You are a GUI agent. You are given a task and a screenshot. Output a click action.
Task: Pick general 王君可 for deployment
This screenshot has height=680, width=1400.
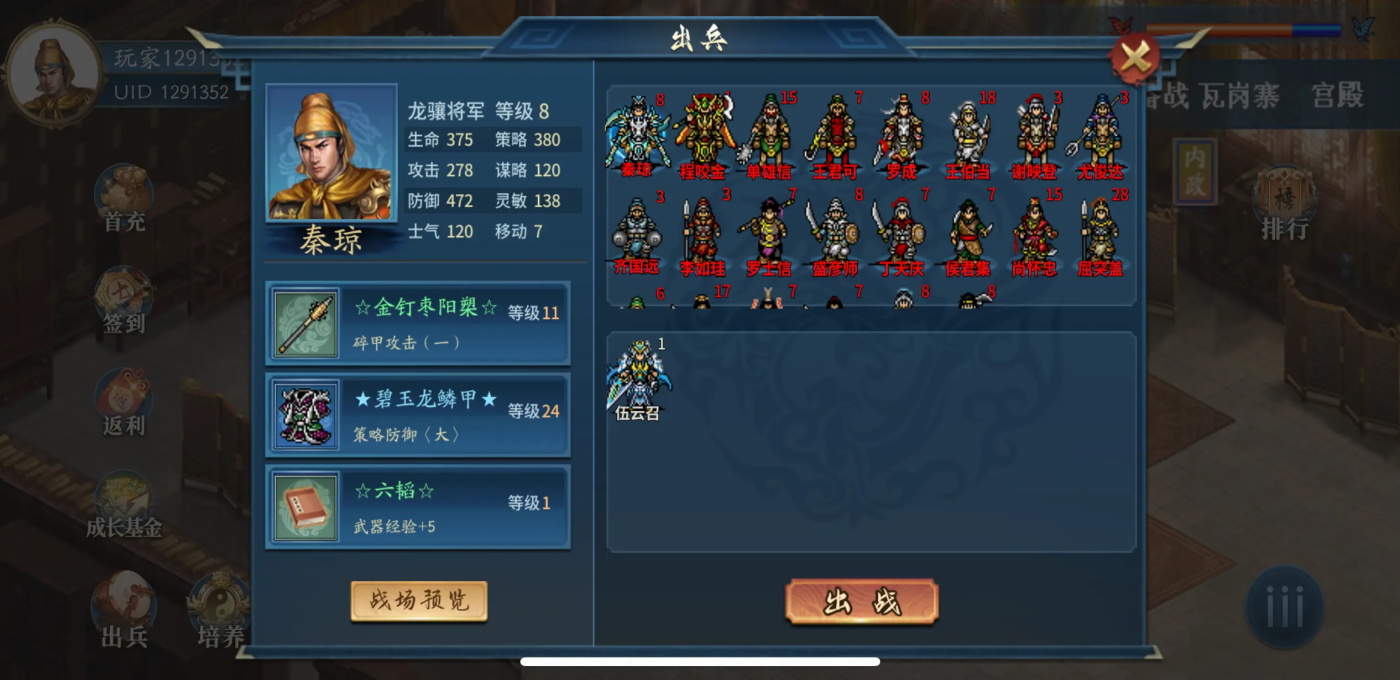834,135
